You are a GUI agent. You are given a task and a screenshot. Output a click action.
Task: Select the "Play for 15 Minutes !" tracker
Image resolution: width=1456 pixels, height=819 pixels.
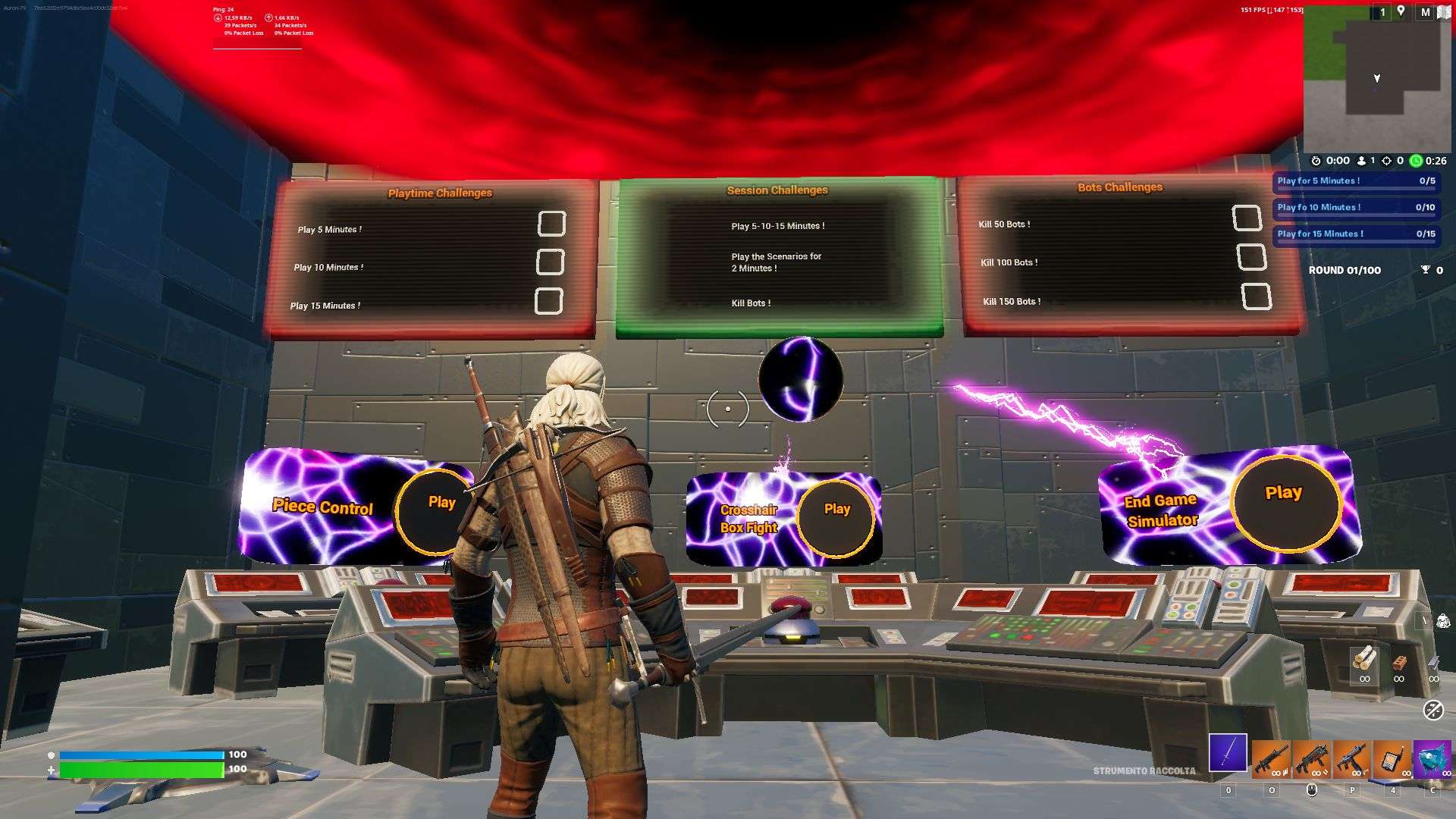(1356, 234)
